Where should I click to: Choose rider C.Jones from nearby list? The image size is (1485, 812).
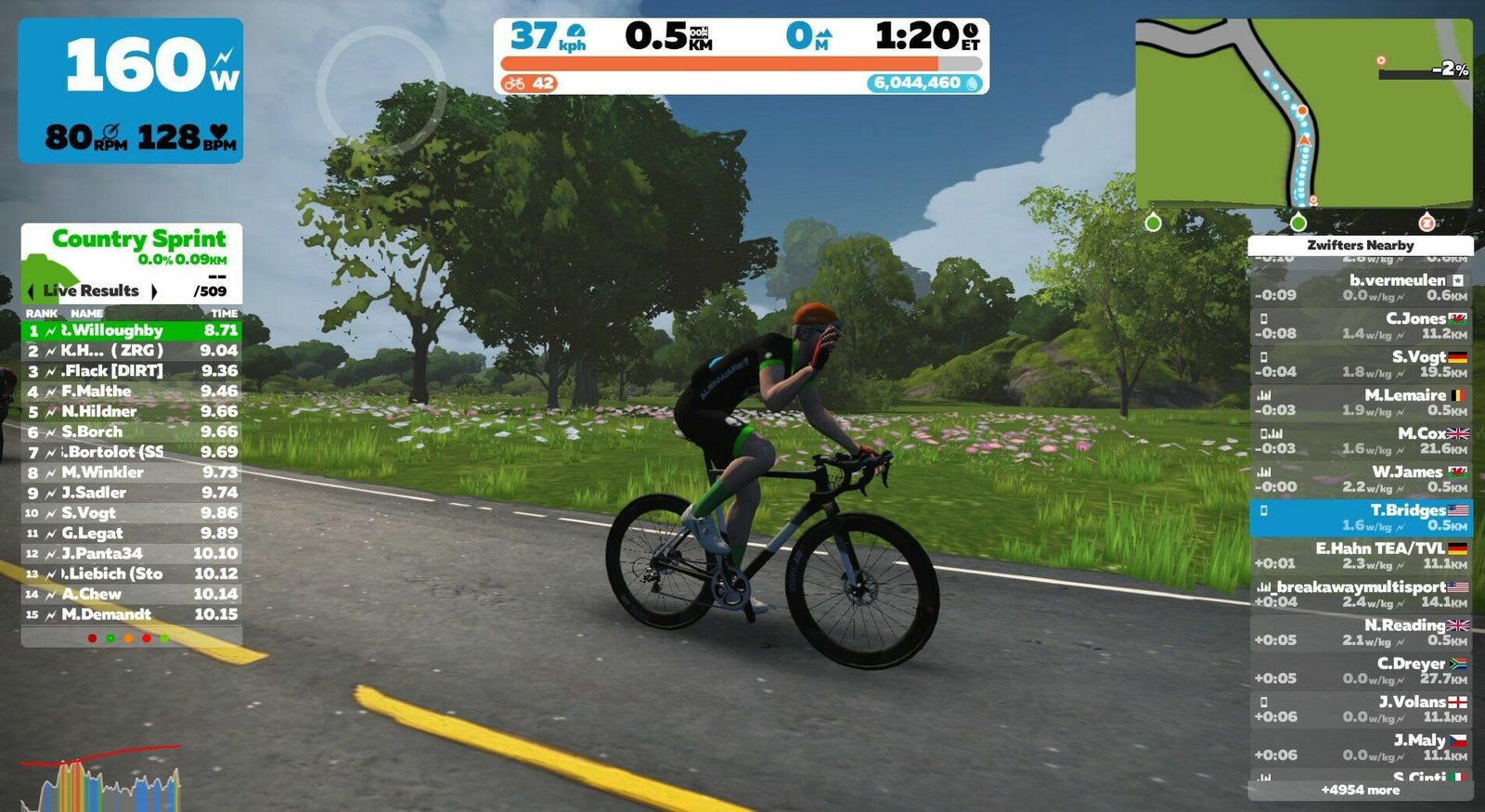pyautogui.click(x=1360, y=325)
